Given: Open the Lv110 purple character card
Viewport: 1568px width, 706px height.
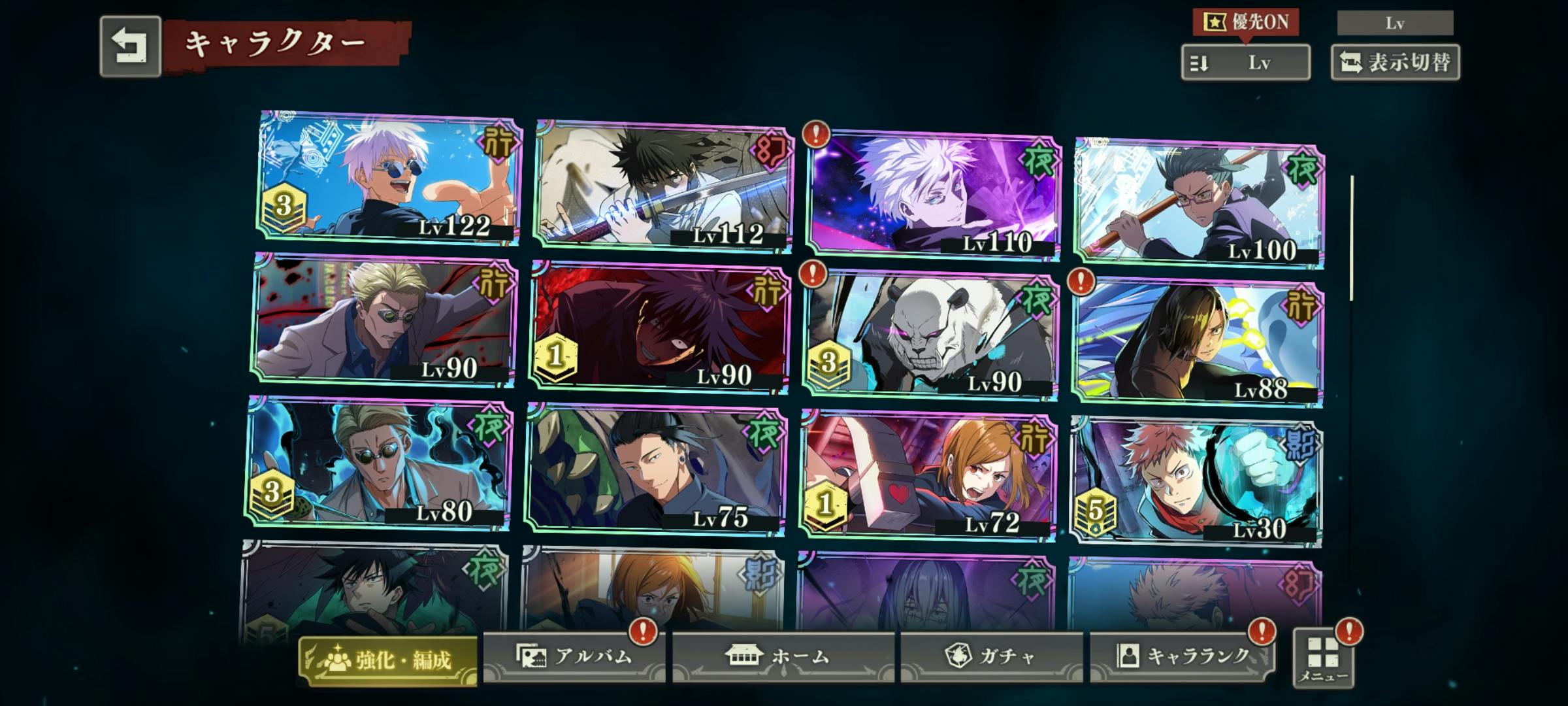Looking at the screenshot, I should 933,194.
